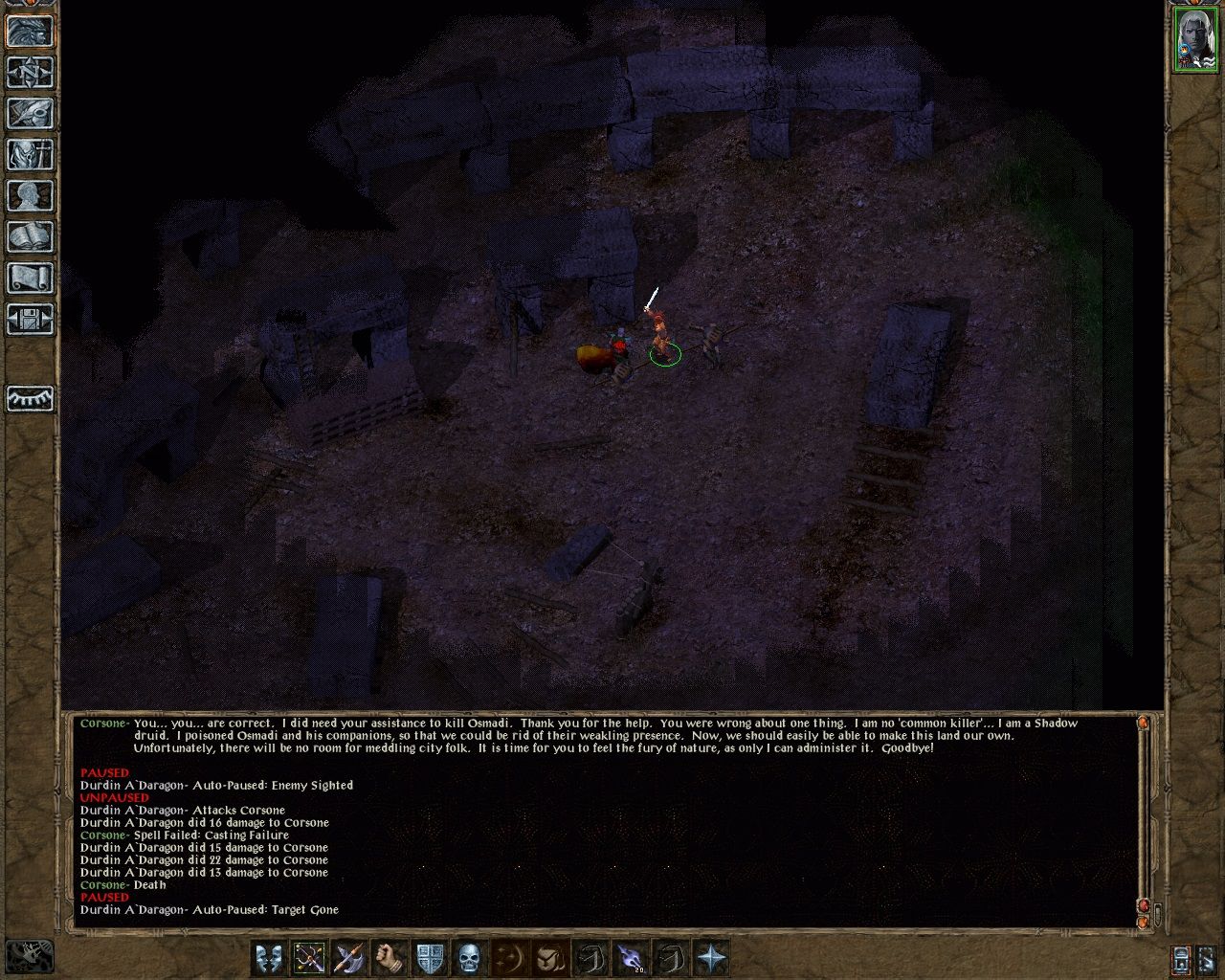Select the crossed weapons slot
This screenshot has width=1225, height=980.
pos(309,957)
